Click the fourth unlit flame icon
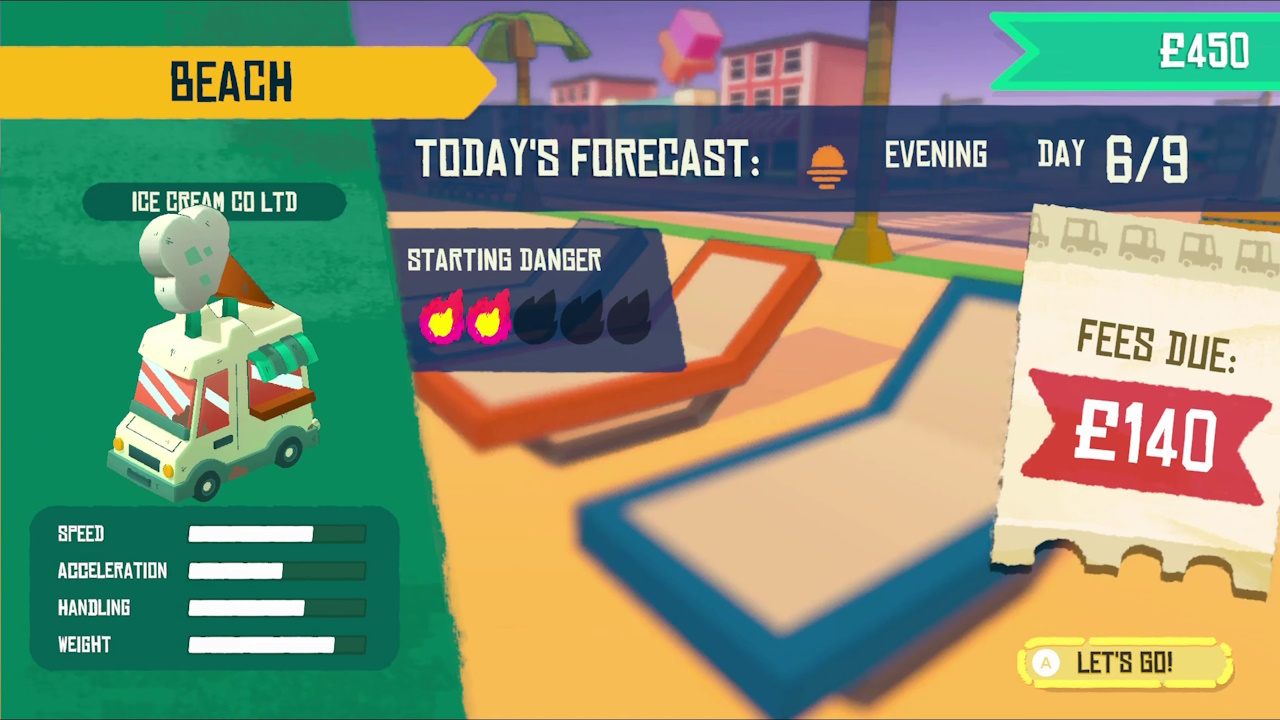The image size is (1280, 720). (581, 318)
